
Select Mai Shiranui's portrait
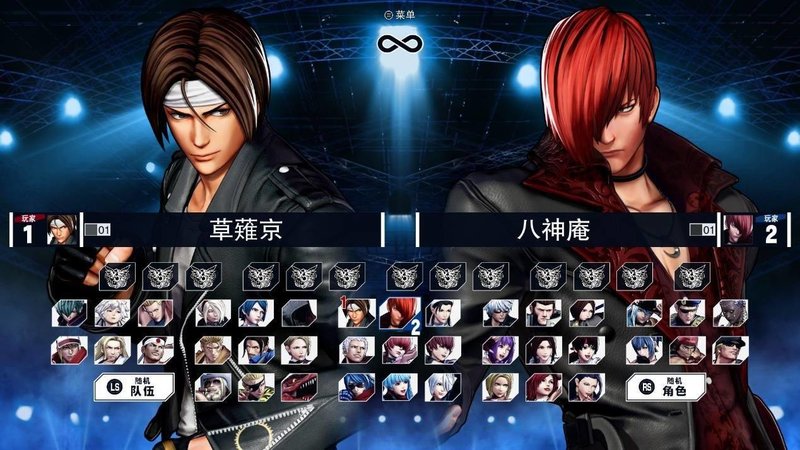click(x=540, y=350)
